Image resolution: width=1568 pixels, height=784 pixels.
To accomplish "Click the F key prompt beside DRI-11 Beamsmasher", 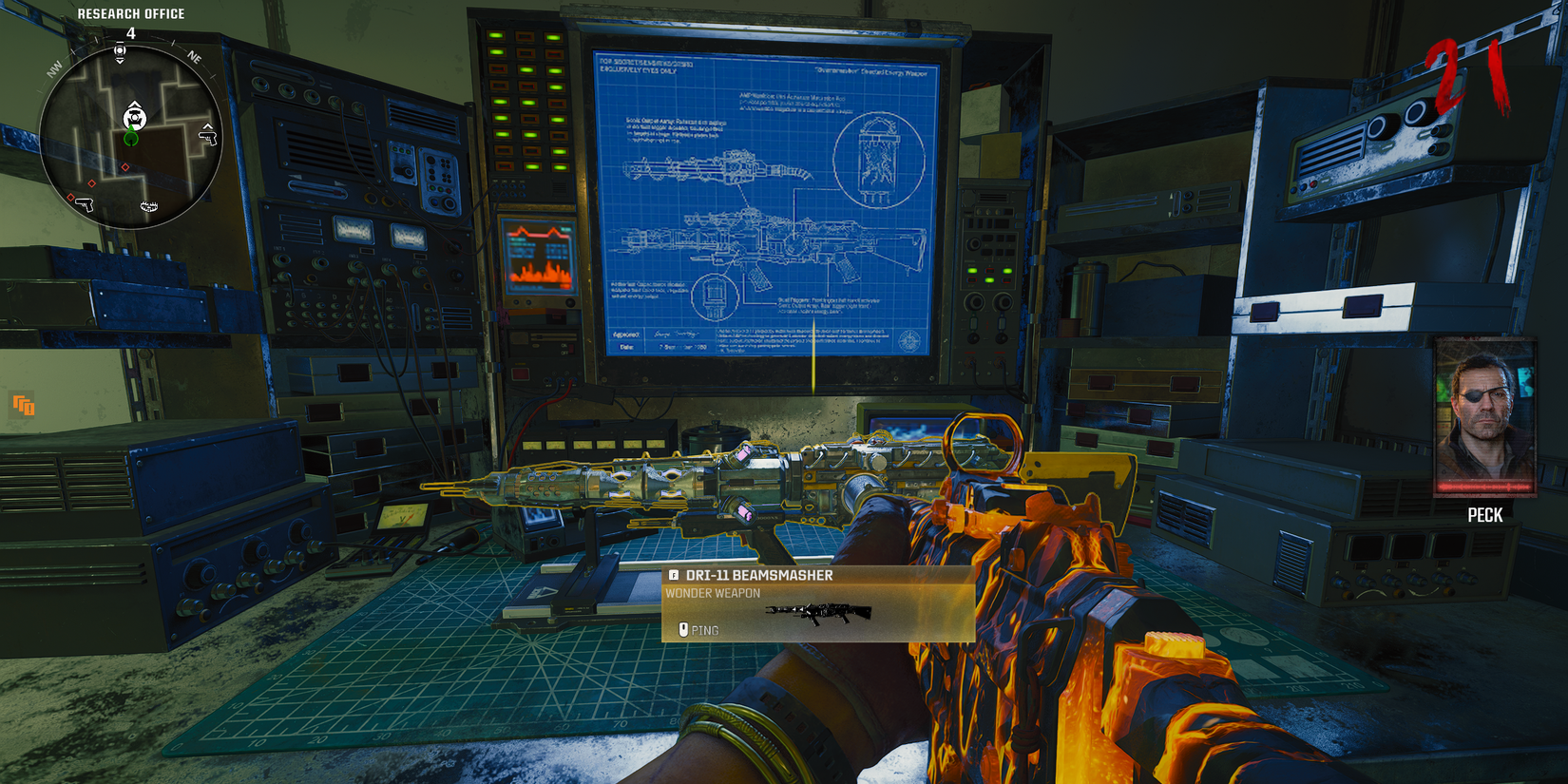I will pyautogui.click(x=675, y=575).
